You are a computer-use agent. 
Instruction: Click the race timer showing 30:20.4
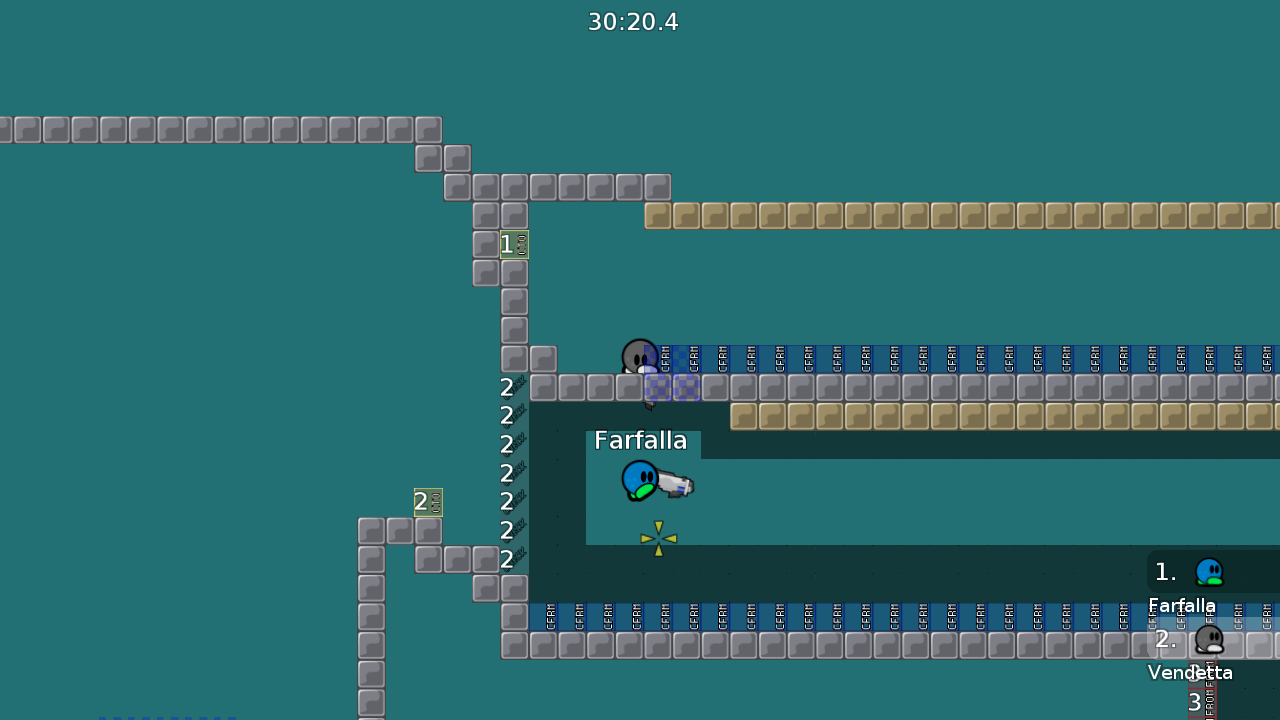point(633,21)
